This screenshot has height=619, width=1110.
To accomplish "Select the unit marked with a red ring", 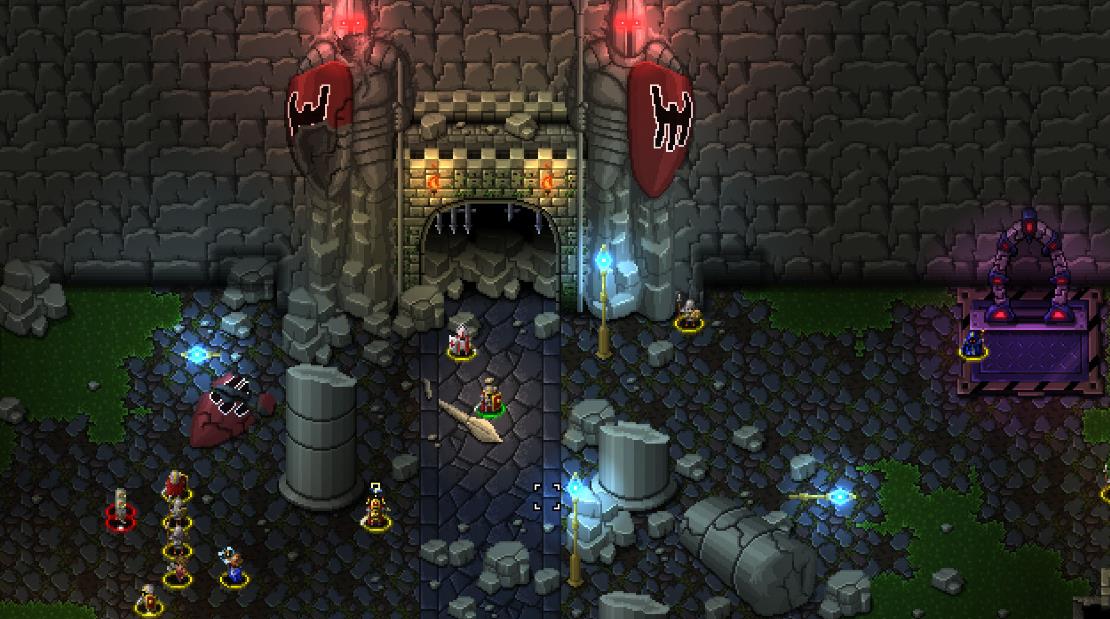I will click(x=121, y=508).
